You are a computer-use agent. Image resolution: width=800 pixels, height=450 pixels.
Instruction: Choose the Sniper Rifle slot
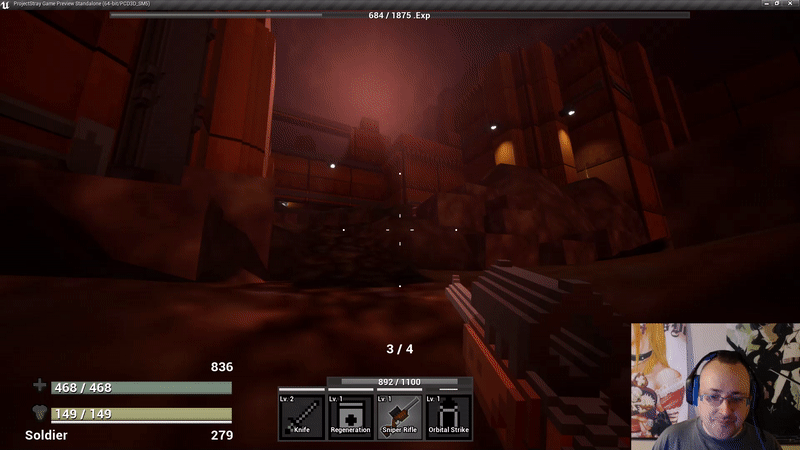tap(399, 416)
